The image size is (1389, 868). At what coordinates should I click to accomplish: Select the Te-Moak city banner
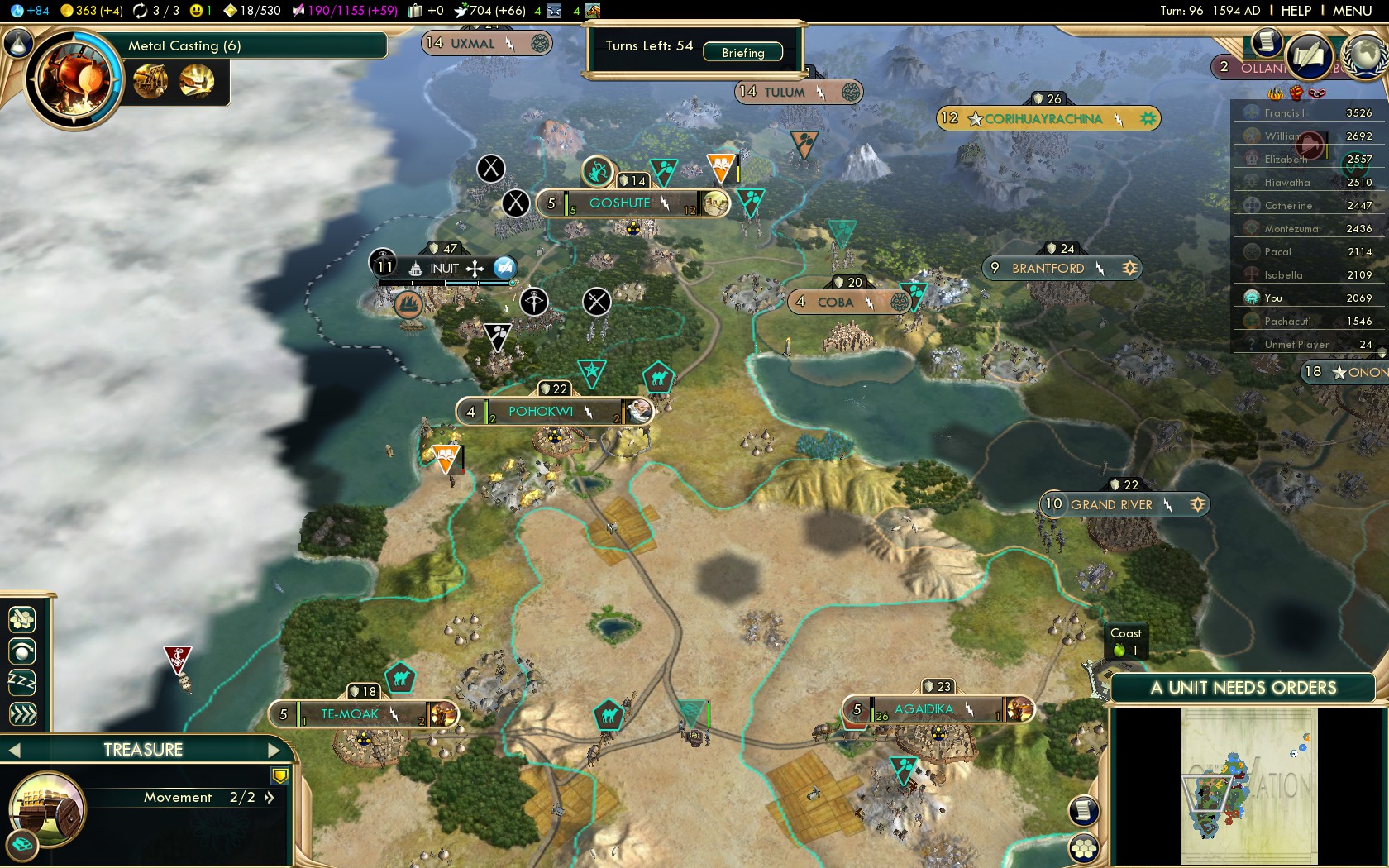coord(349,714)
